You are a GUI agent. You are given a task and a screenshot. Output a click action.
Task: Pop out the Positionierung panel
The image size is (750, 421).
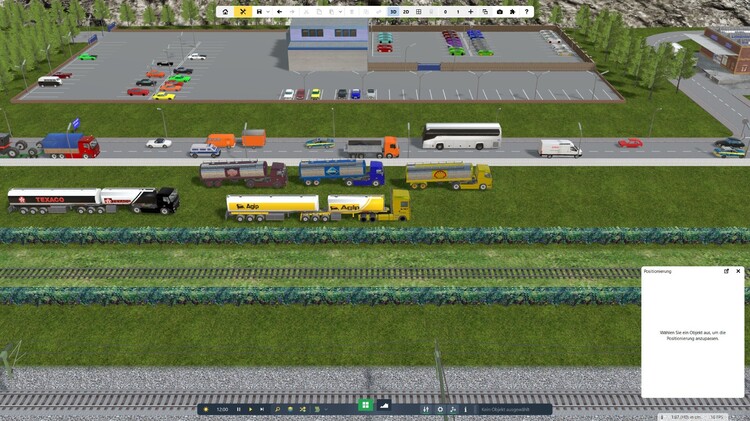coord(726,271)
